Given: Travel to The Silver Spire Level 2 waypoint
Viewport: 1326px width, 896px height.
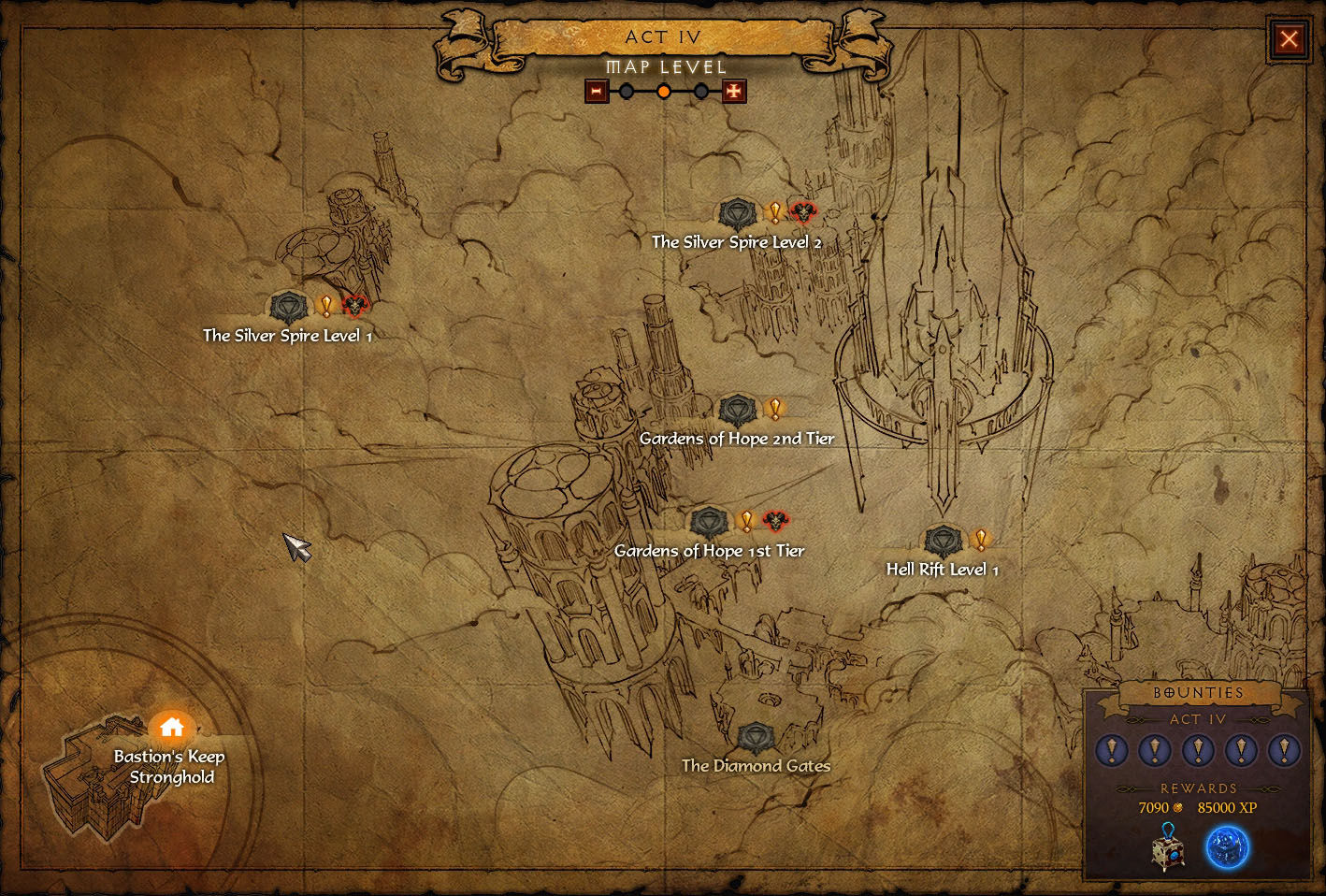Looking at the screenshot, I should (738, 214).
